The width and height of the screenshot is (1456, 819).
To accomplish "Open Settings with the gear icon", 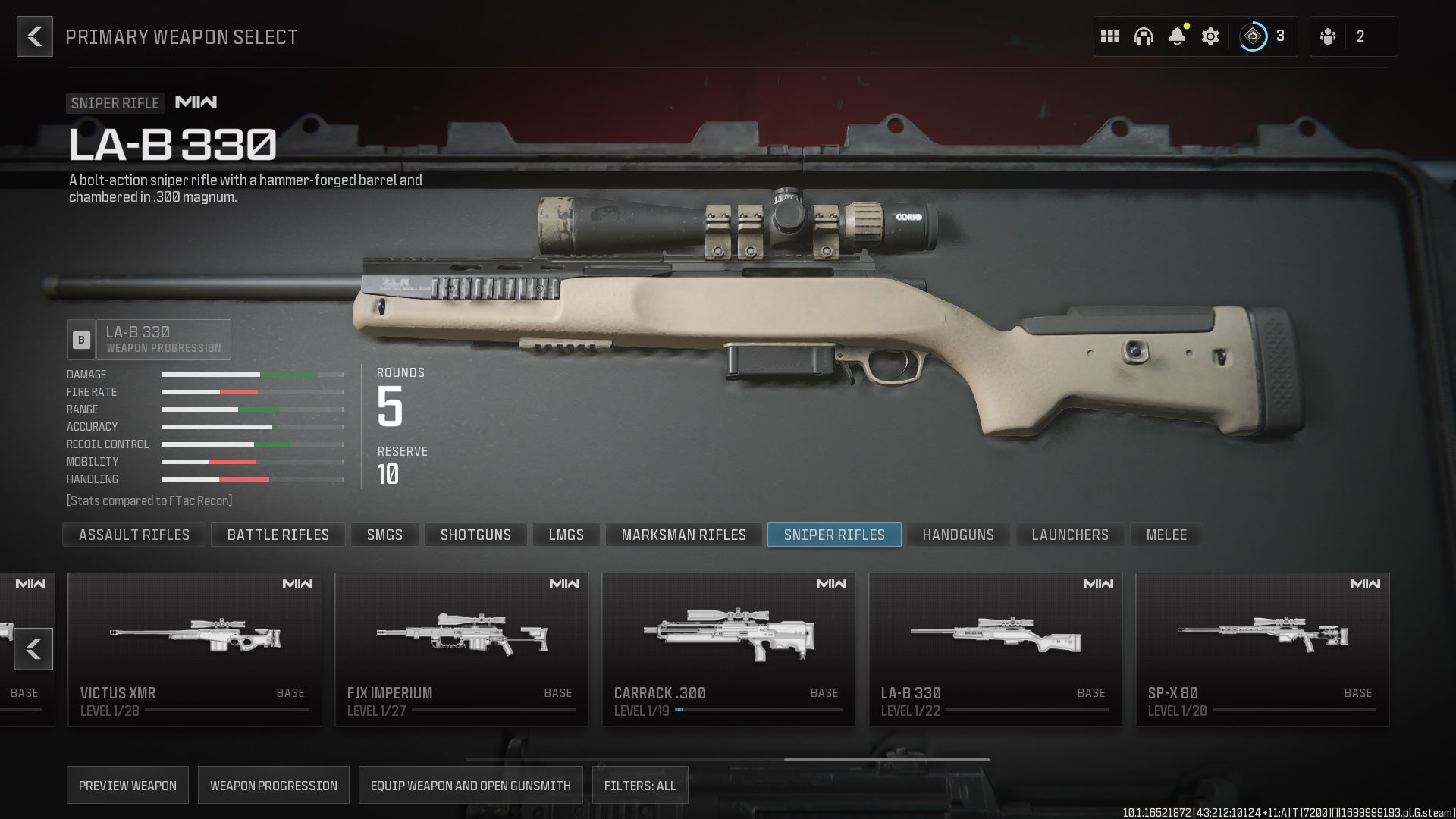I will pos(1211,36).
